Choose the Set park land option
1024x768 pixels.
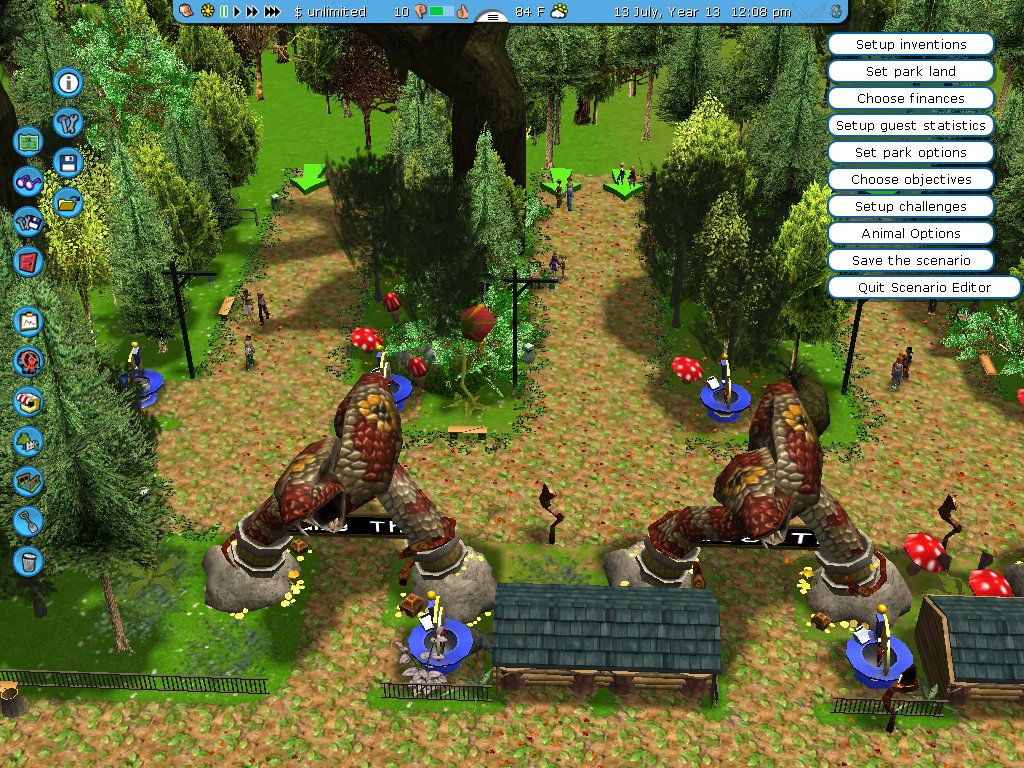tap(910, 72)
